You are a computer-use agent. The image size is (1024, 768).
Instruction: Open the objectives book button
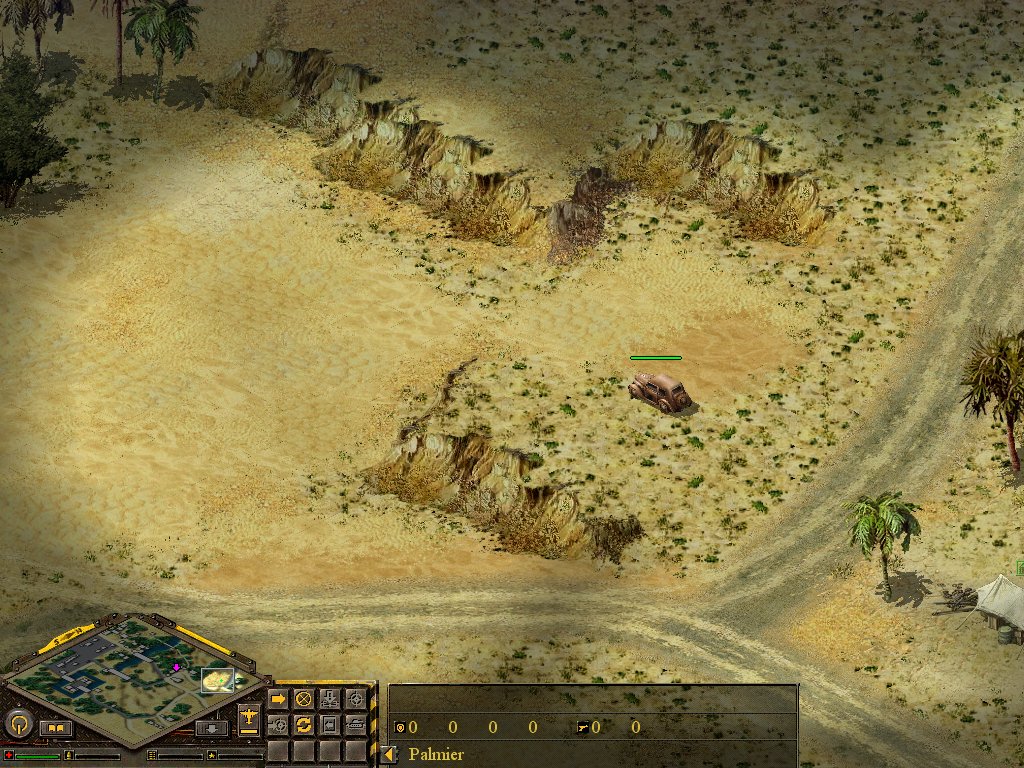56,728
